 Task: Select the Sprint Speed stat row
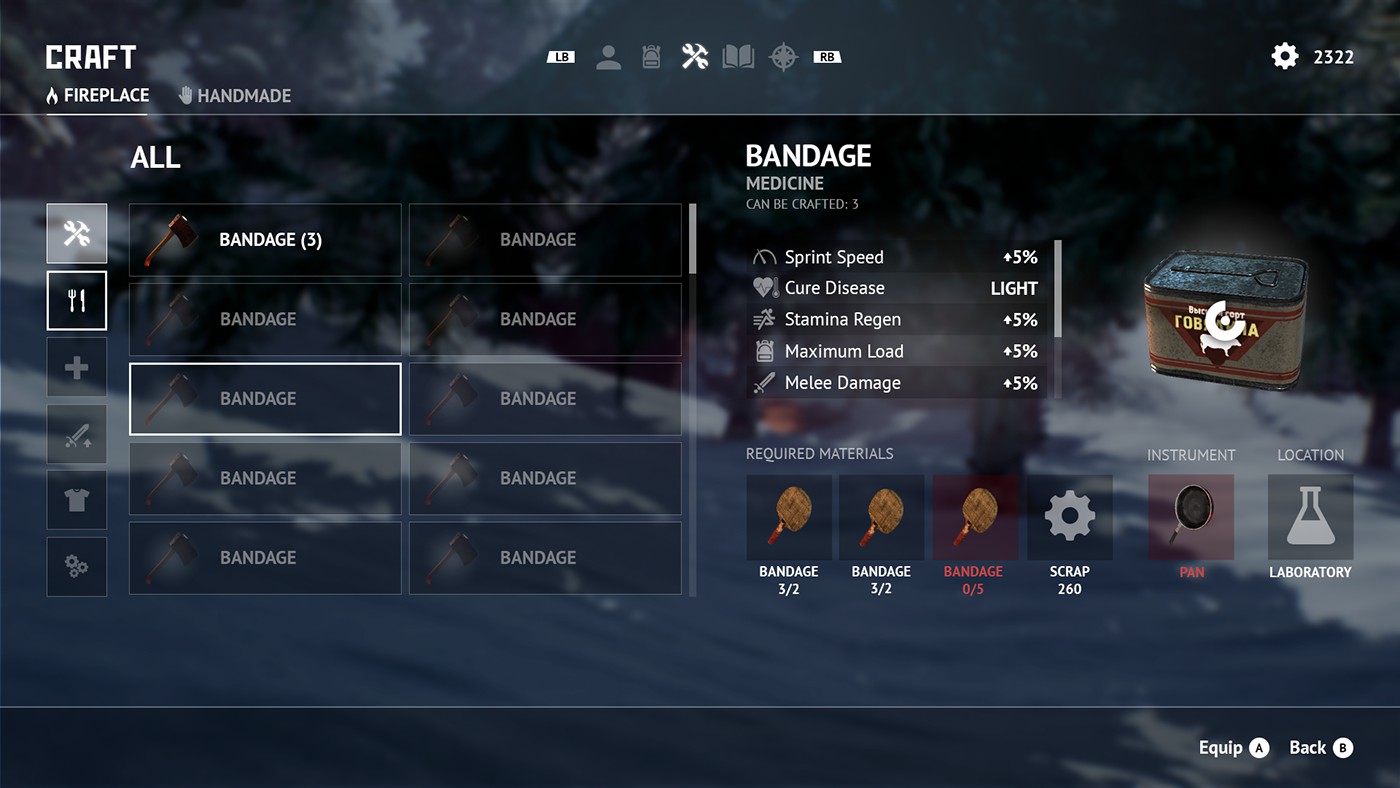tap(897, 257)
